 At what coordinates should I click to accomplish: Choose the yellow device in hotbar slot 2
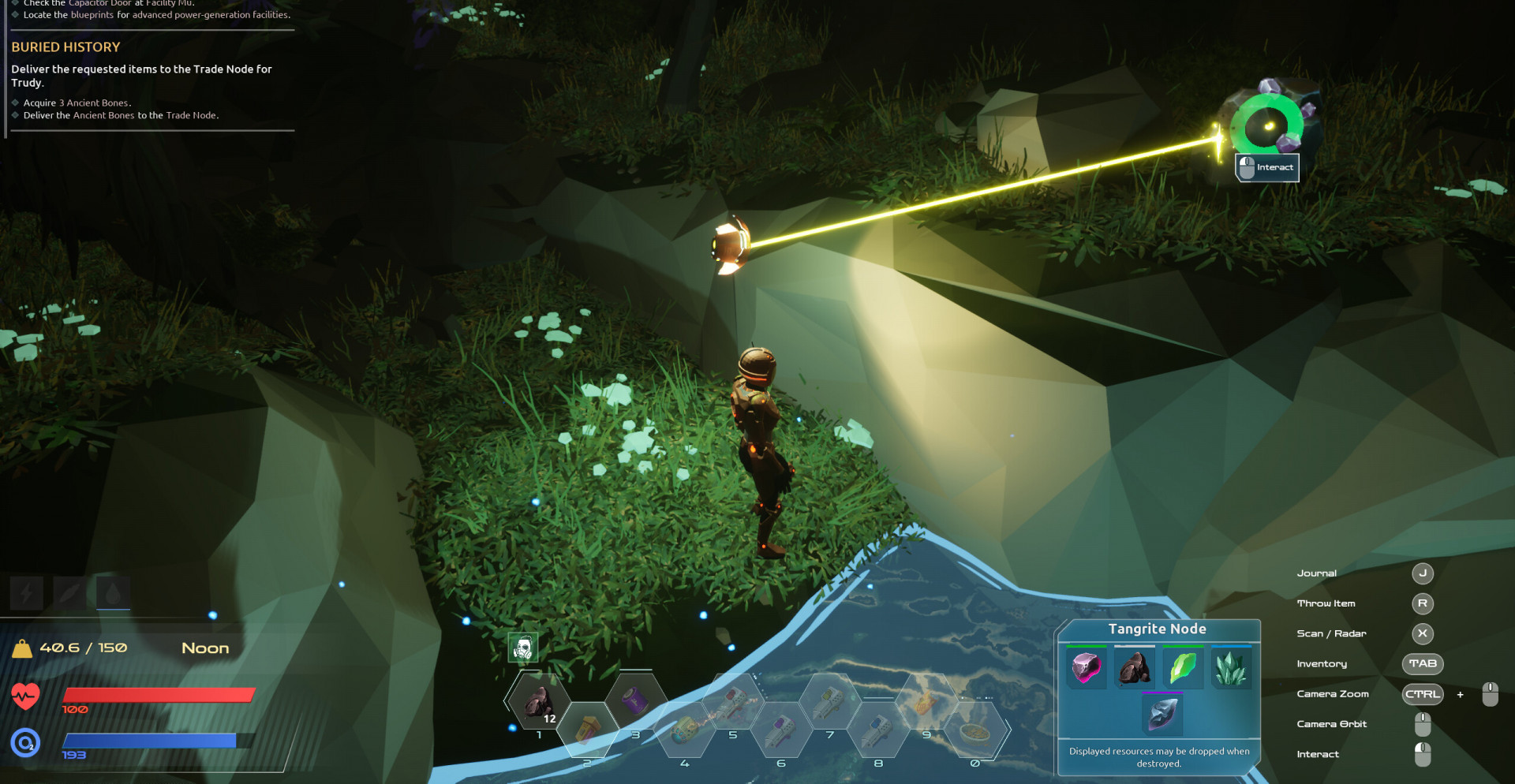pyautogui.click(x=587, y=730)
